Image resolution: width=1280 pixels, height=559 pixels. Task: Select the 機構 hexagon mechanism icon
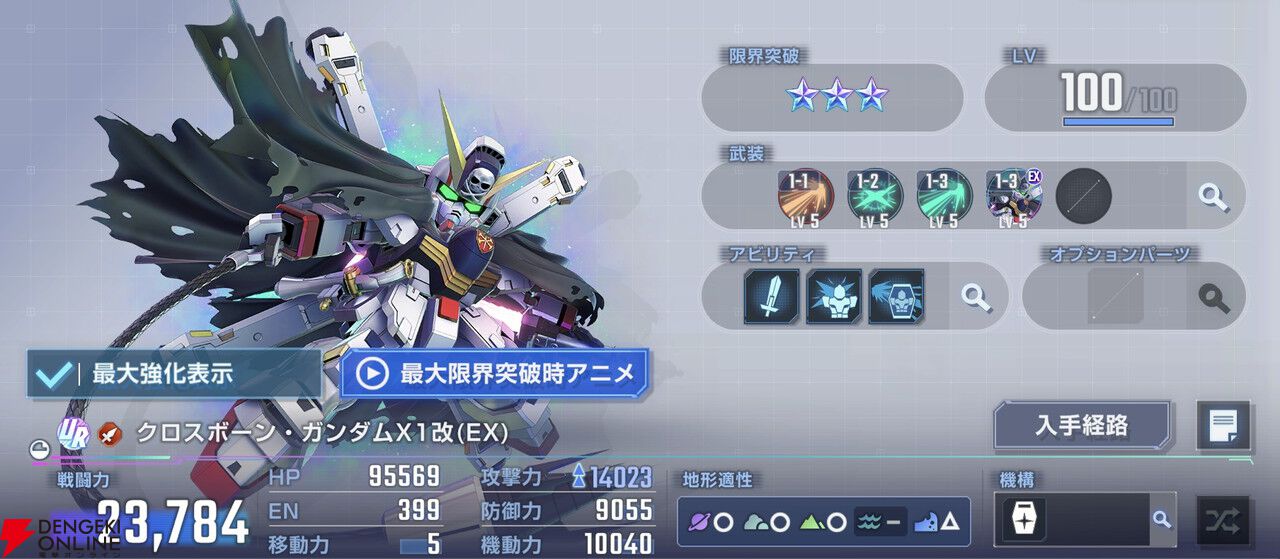point(1027,520)
